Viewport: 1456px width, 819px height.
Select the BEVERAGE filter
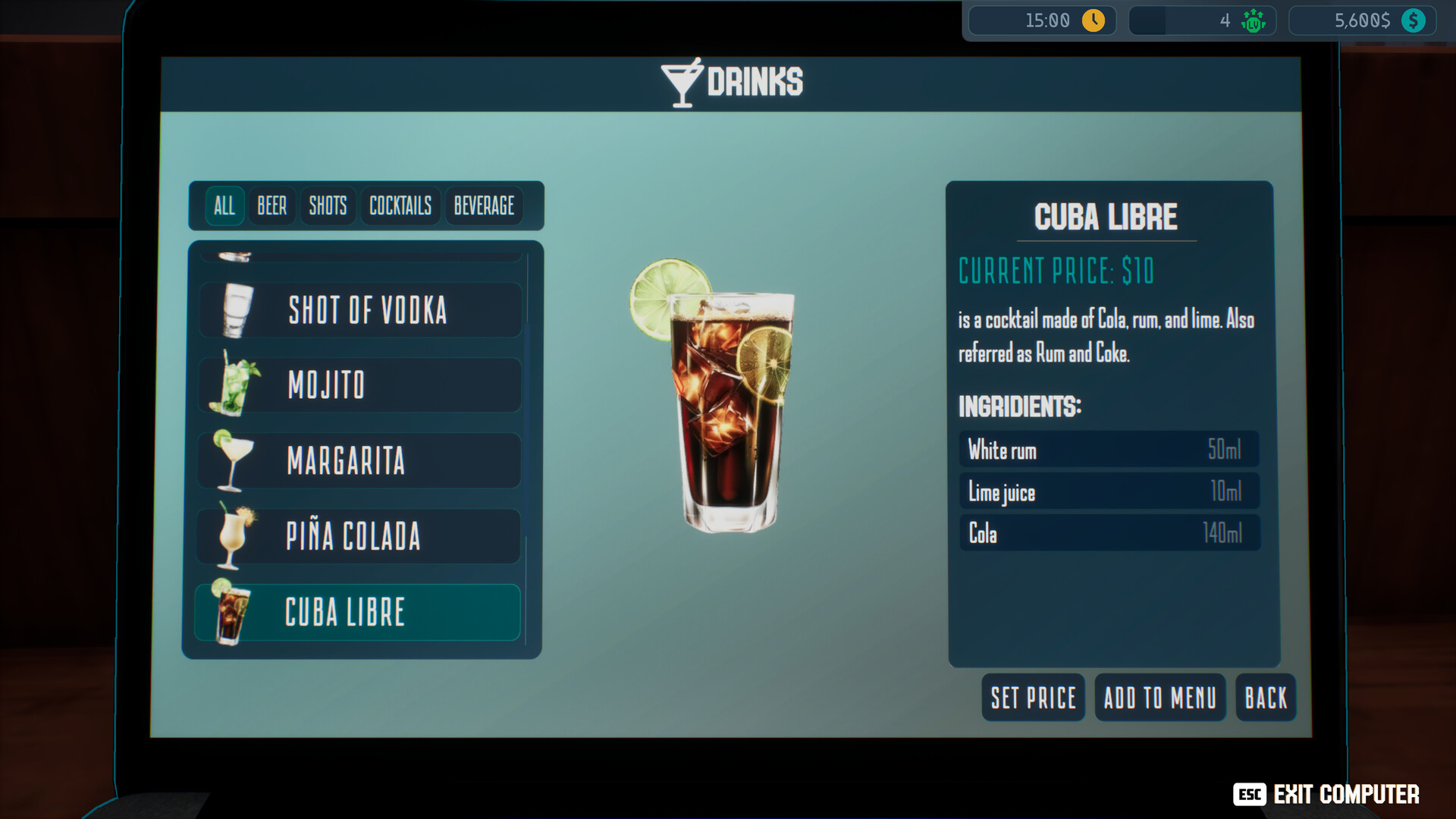click(485, 206)
